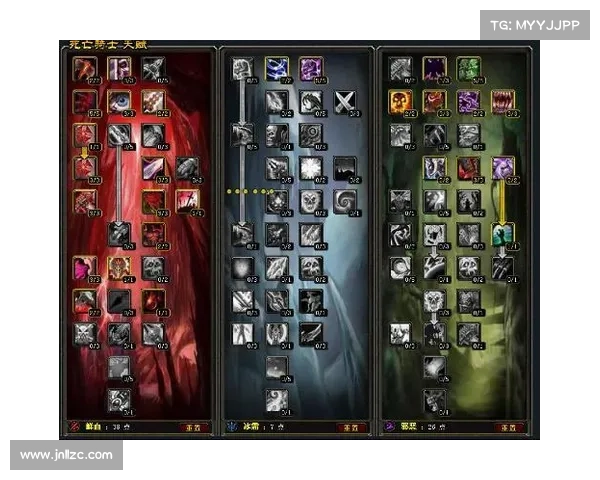Viewport: 600px width, 480px height.
Task: Choose the golden skull talent in Unholy
Action: click(x=401, y=101)
